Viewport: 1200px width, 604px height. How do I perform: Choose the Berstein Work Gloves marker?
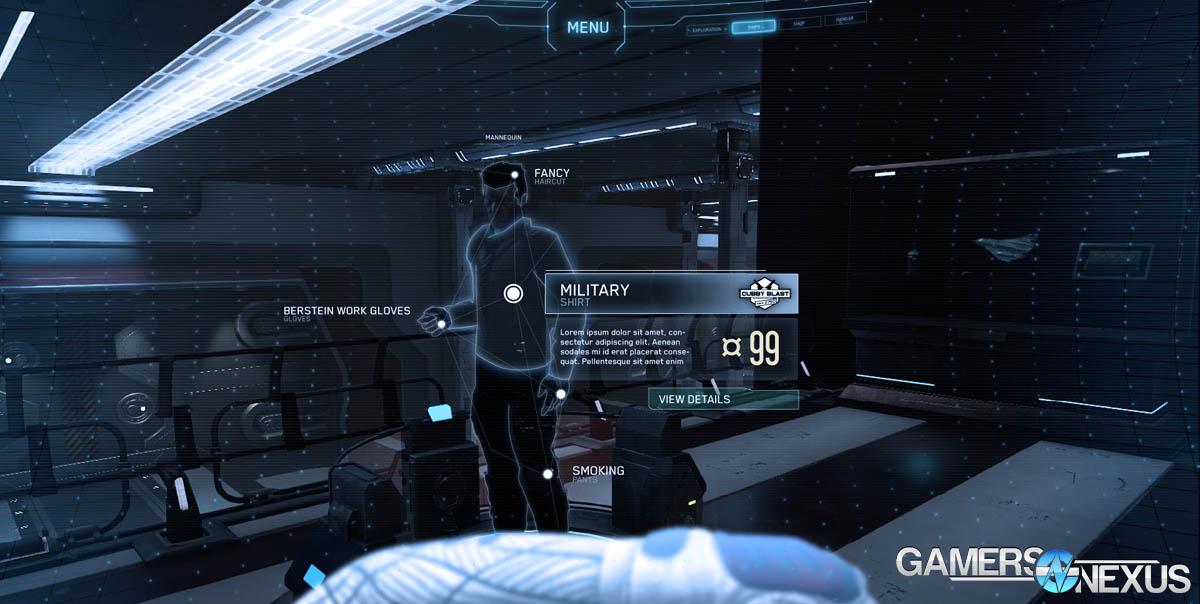pos(436,323)
